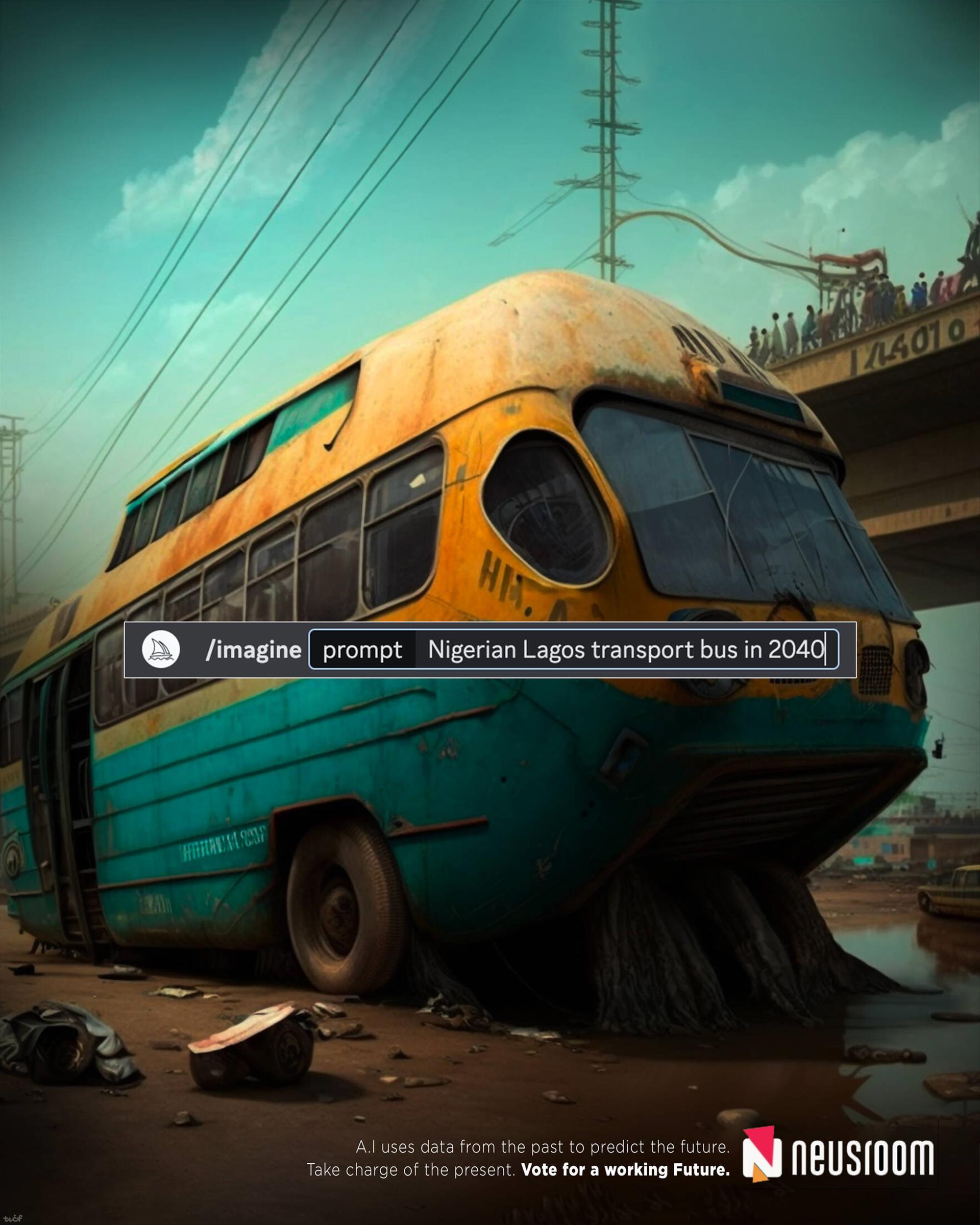Image resolution: width=980 pixels, height=1225 pixels.
Task: Select the Midjourney sailboat avatar icon
Action: click(x=161, y=649)
